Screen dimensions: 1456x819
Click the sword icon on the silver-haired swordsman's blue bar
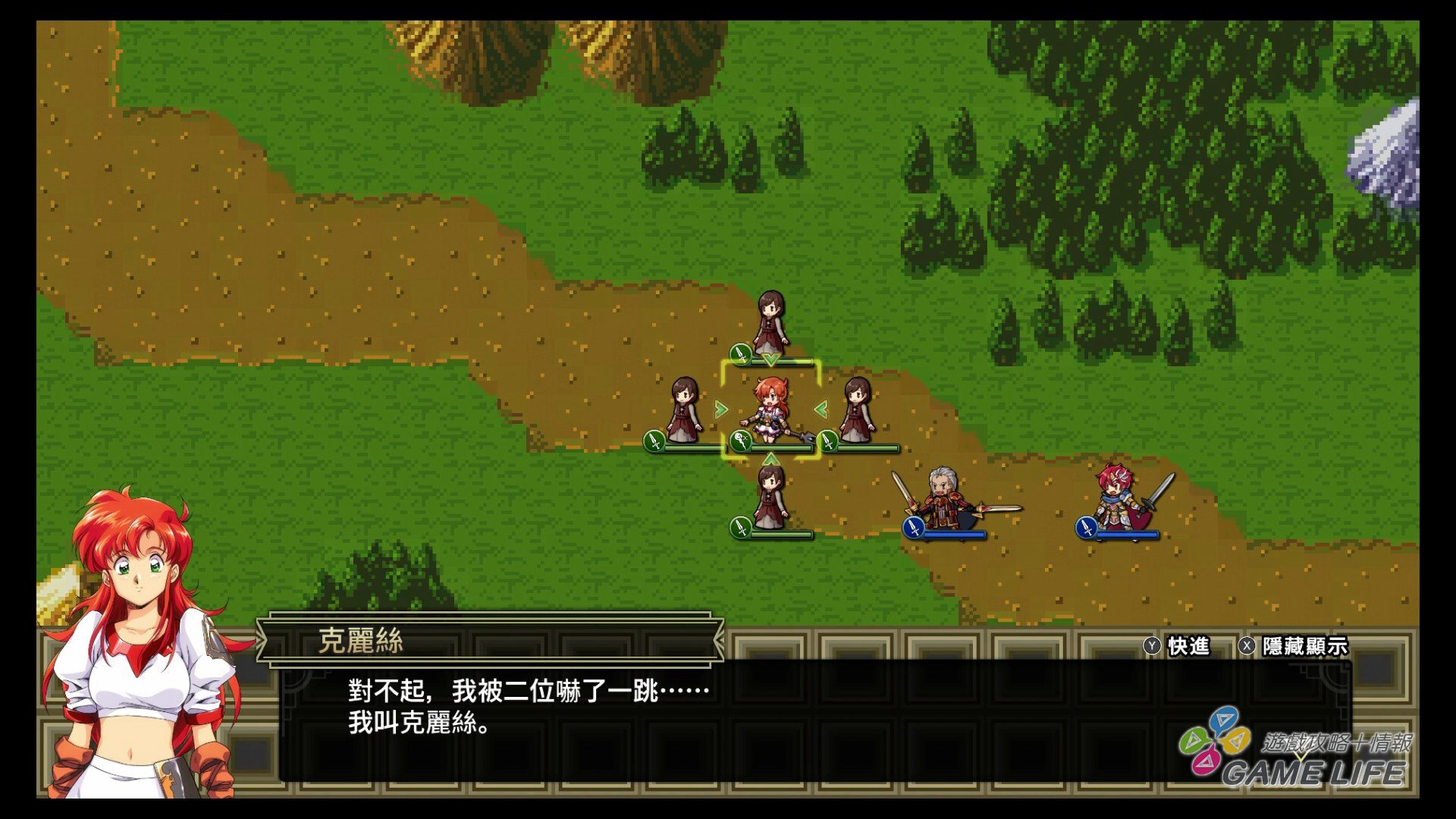pyautogui.click(x=912, y=527)
